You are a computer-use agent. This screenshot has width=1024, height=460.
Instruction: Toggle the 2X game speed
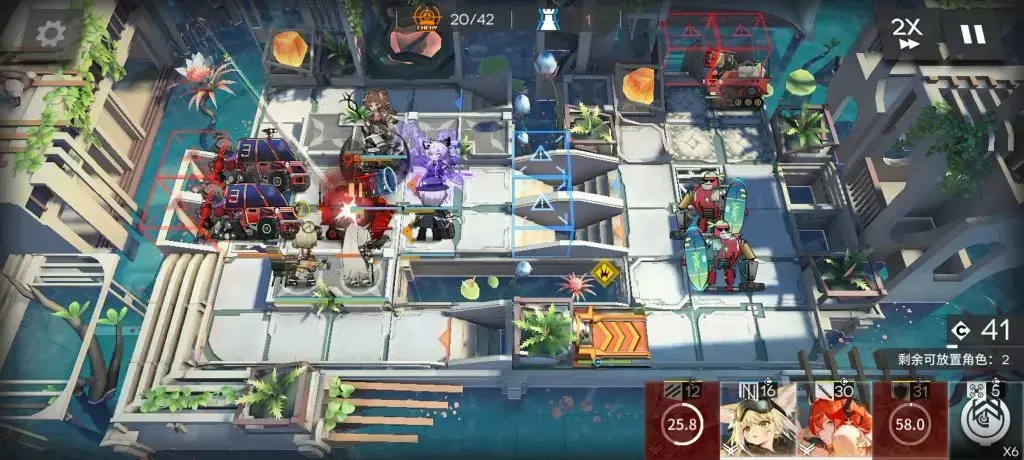[x=909, y=34]
